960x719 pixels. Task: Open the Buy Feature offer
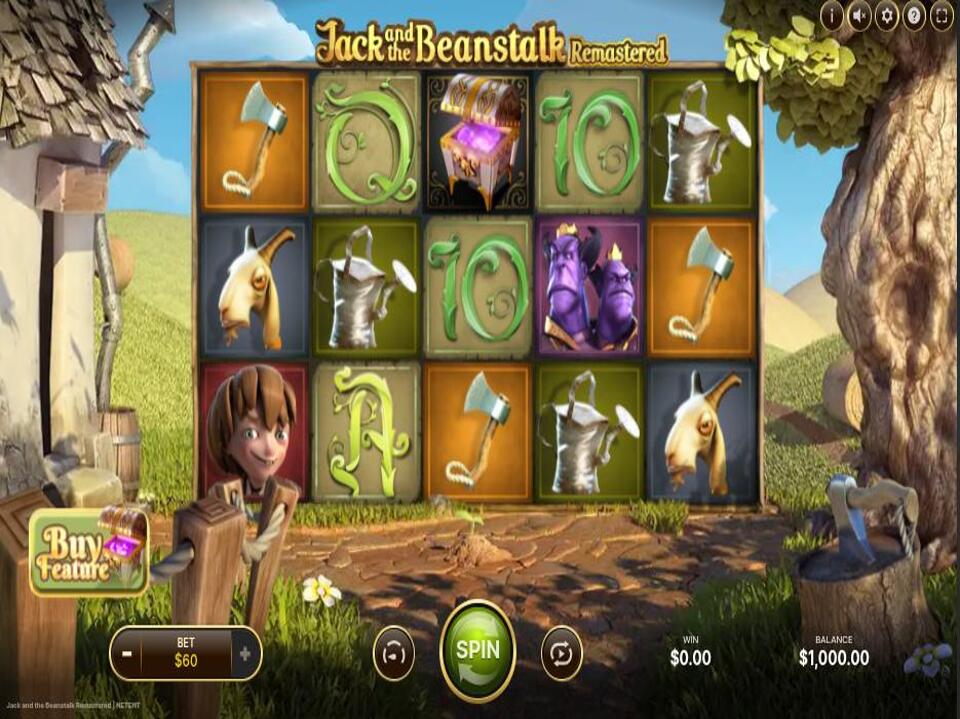(x=89, y=551)
